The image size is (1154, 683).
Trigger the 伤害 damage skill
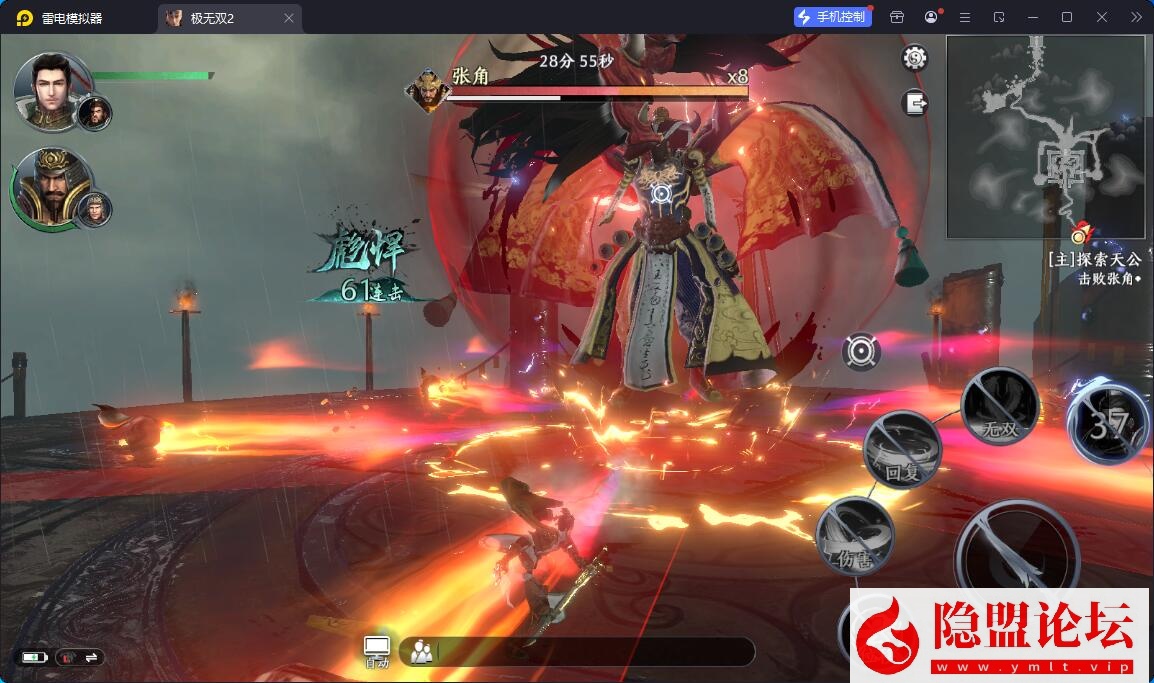click(x=855, y=536)
